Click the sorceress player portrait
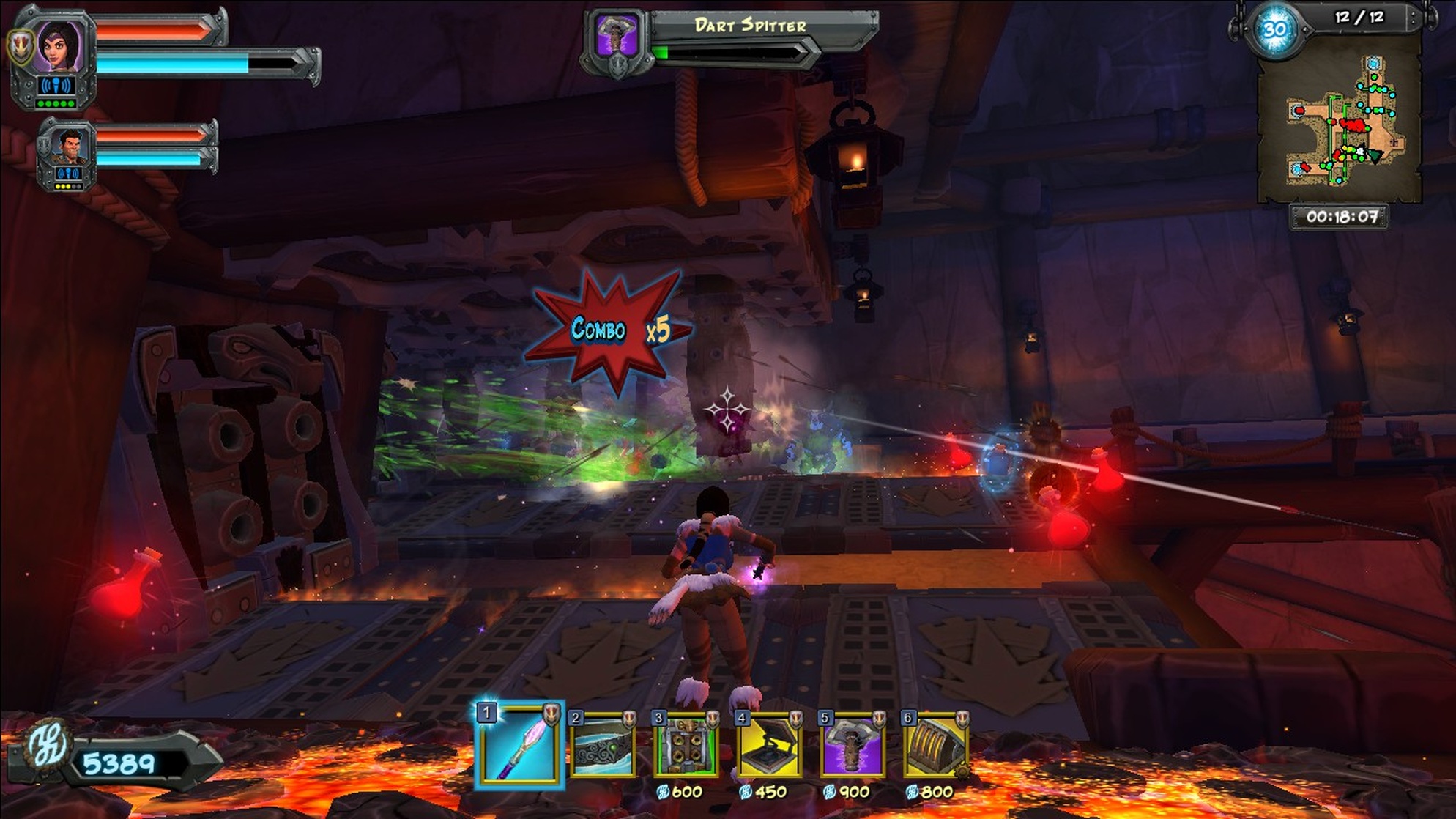The image size is (1456, 819). coord(59,46)
